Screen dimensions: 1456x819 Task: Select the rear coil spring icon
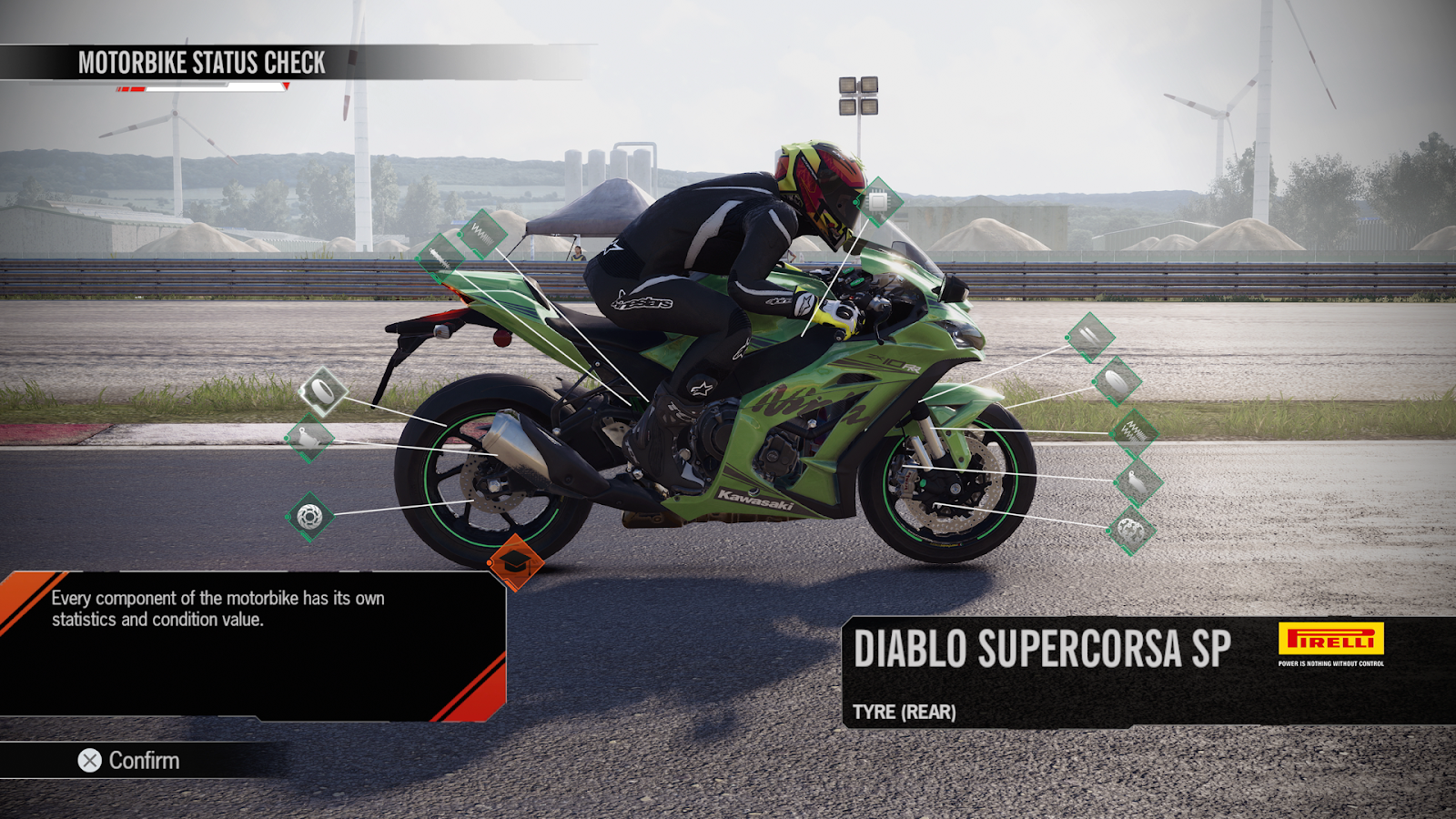click(482, 234)
